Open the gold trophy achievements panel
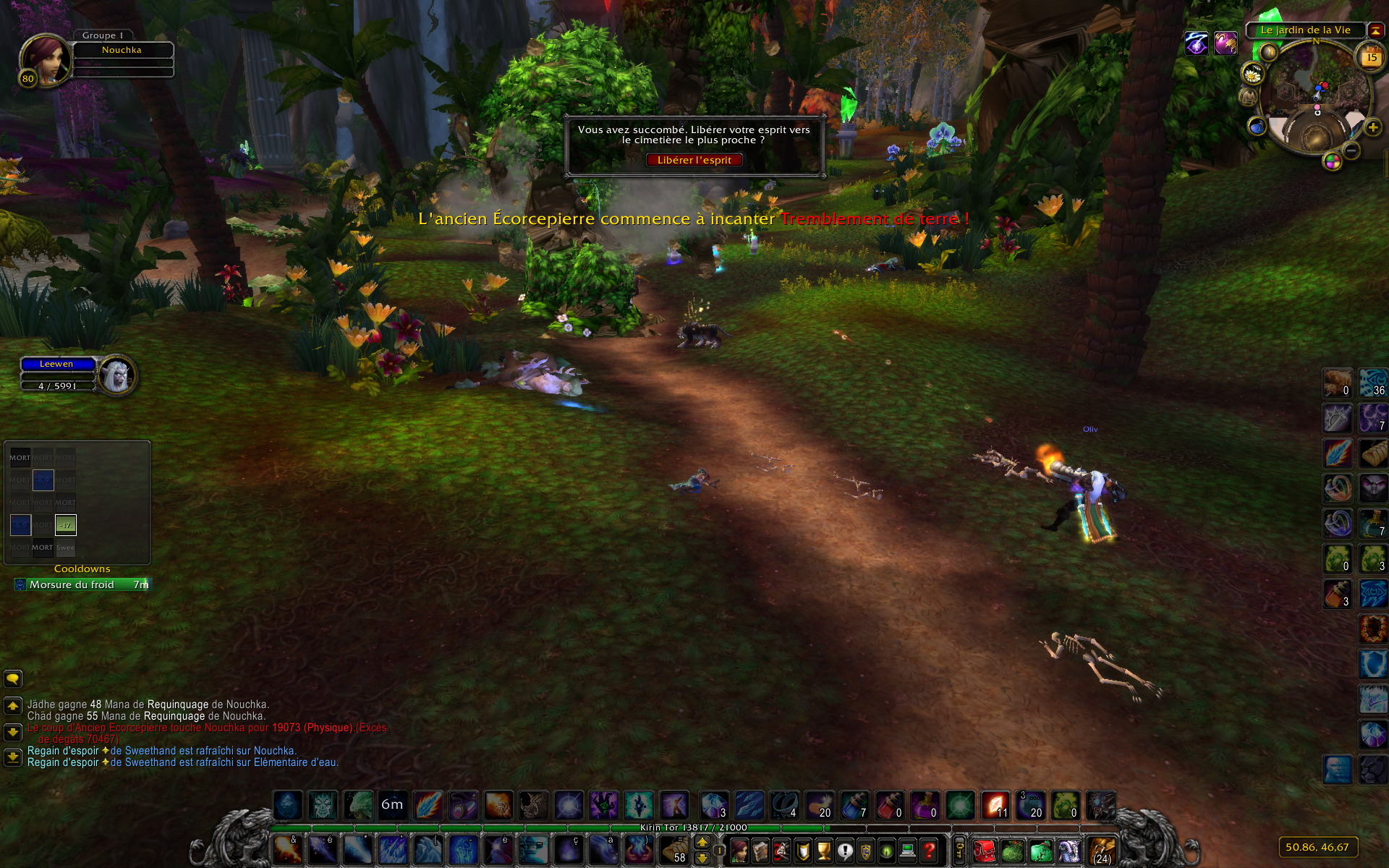 point(823,851)
